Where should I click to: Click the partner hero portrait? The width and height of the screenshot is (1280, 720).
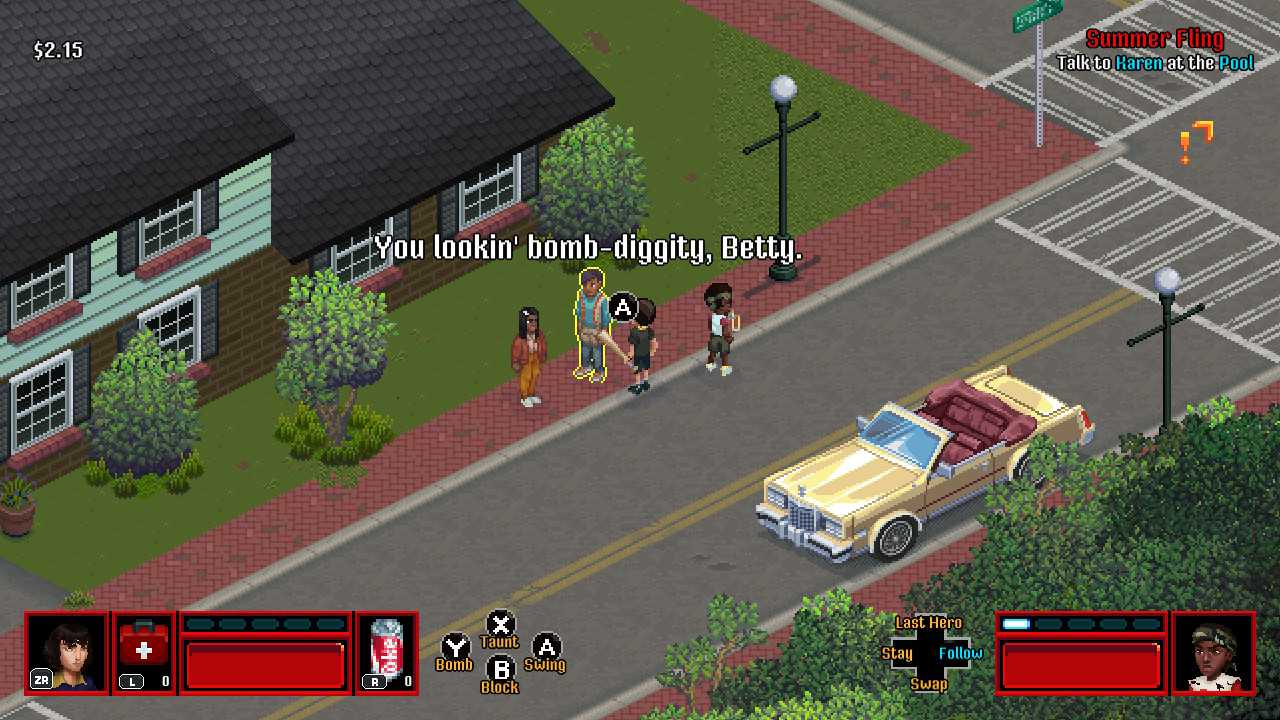pyautogui.click(x=1213, y=653)
